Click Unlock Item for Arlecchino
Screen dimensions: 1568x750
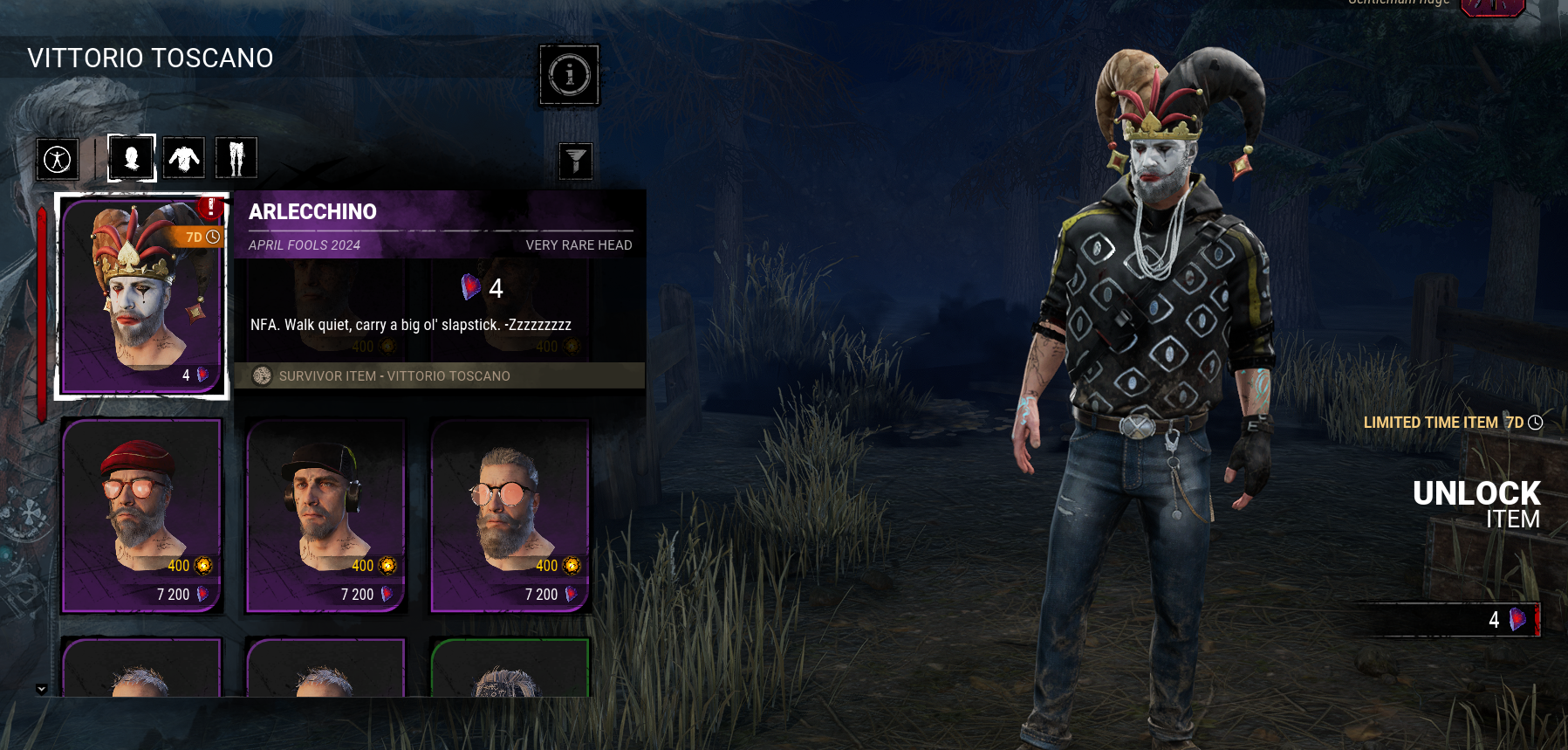pos(1476,505)
